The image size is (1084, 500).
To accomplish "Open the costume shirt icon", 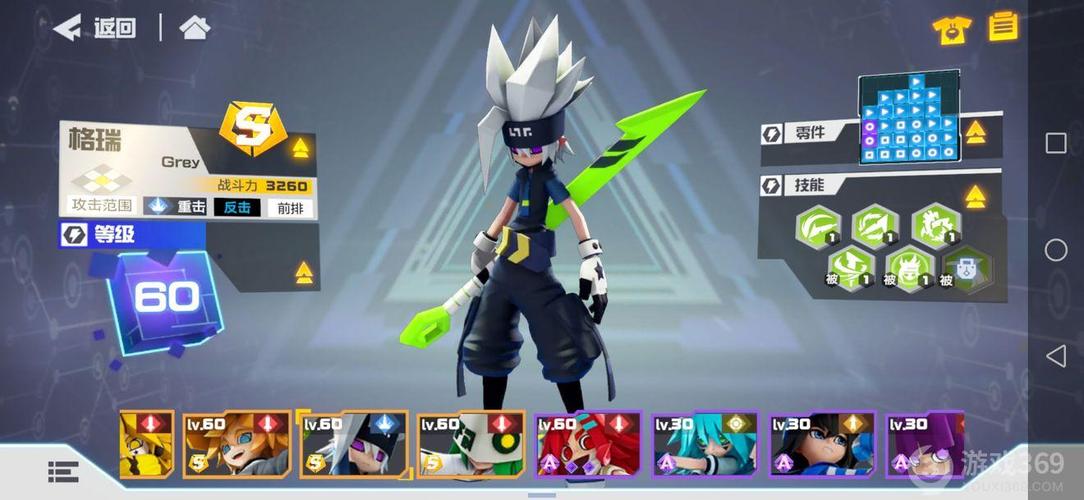I will tap(951, 29).
